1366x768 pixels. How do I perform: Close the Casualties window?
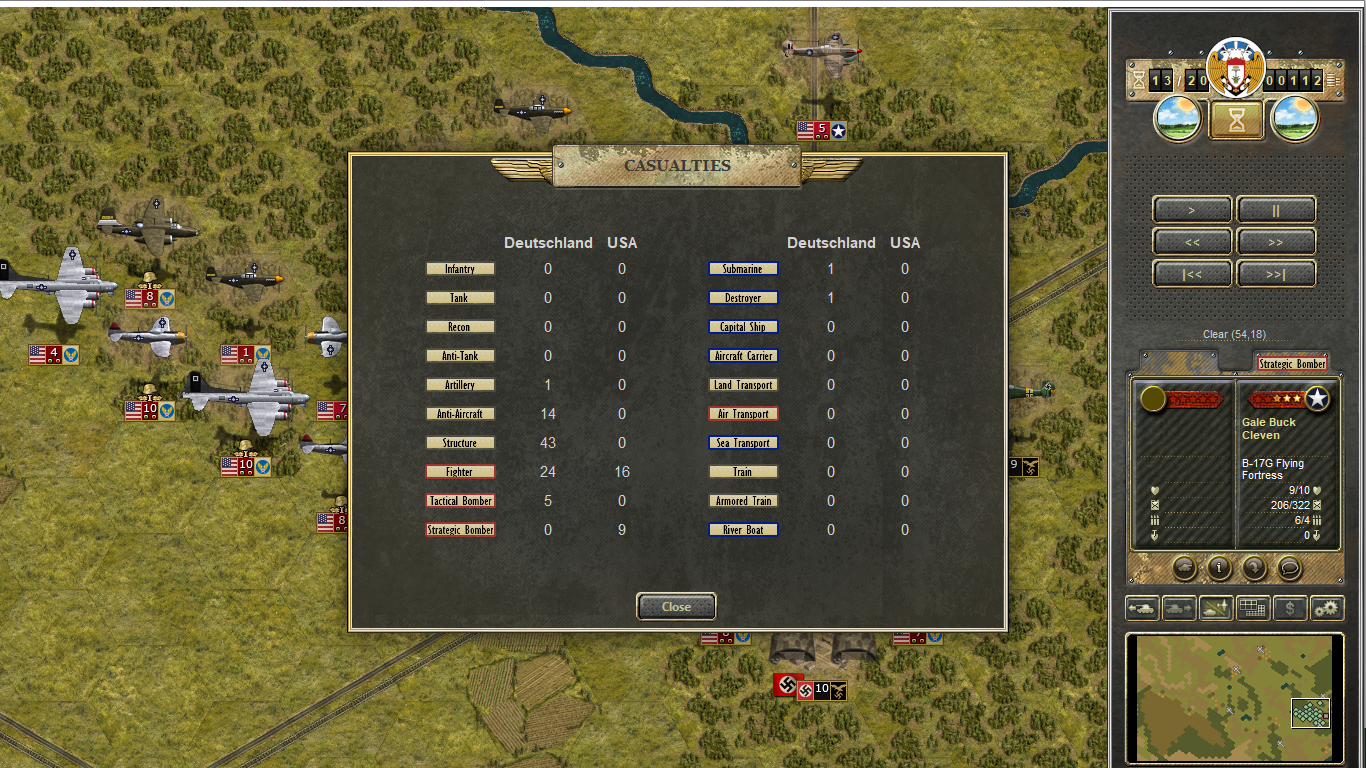click(676, 606)
